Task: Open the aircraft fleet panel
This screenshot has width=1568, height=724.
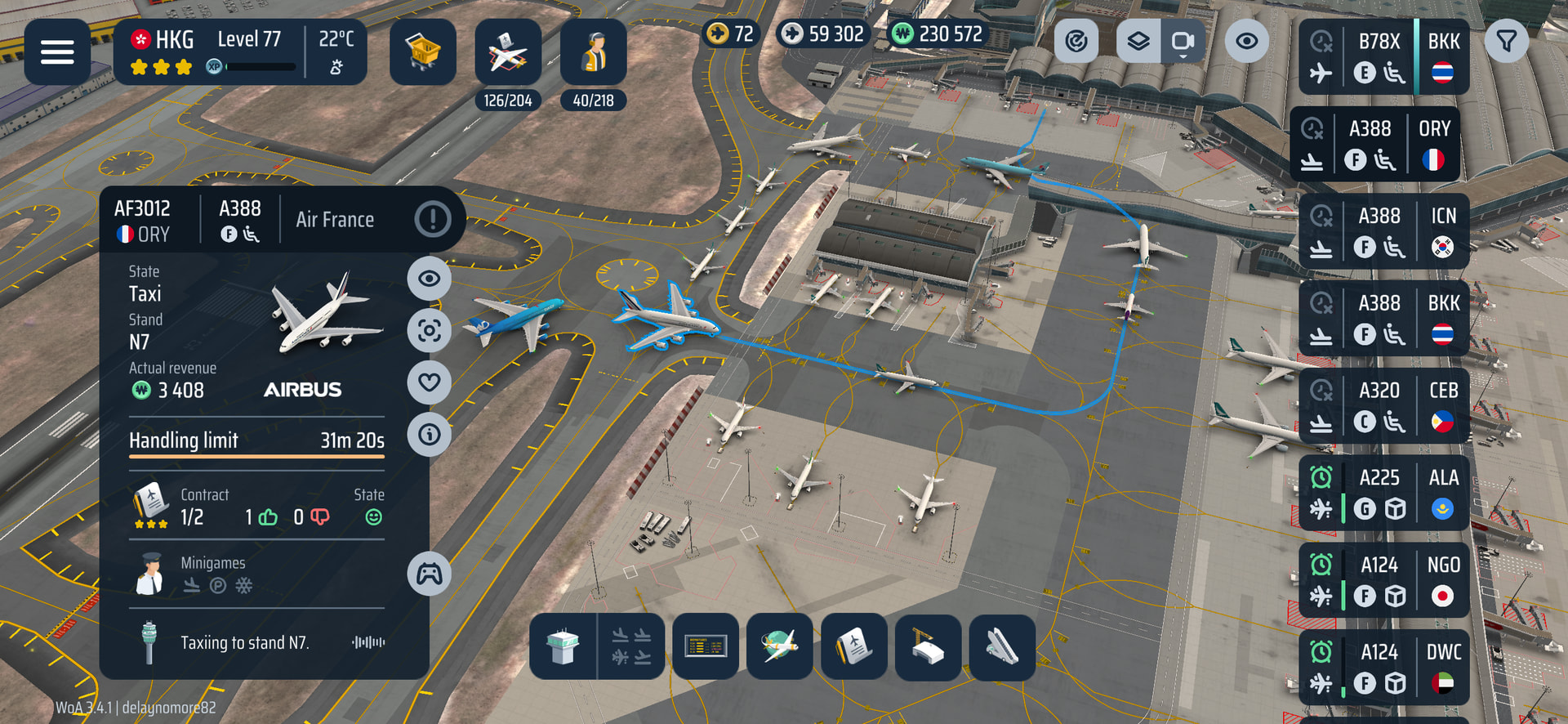Action: point(508,54)
